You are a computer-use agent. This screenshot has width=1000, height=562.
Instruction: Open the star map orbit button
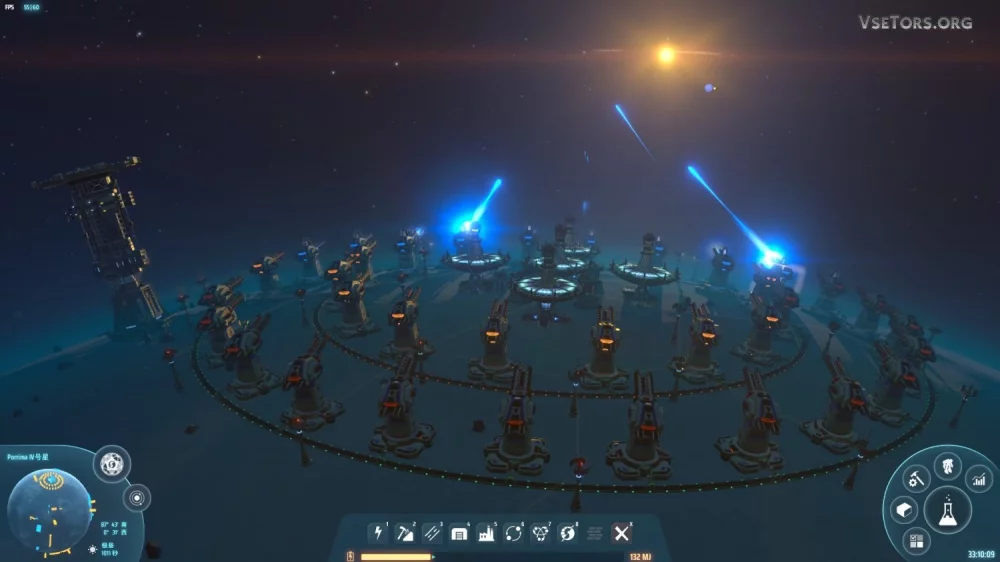coord(136,496)
